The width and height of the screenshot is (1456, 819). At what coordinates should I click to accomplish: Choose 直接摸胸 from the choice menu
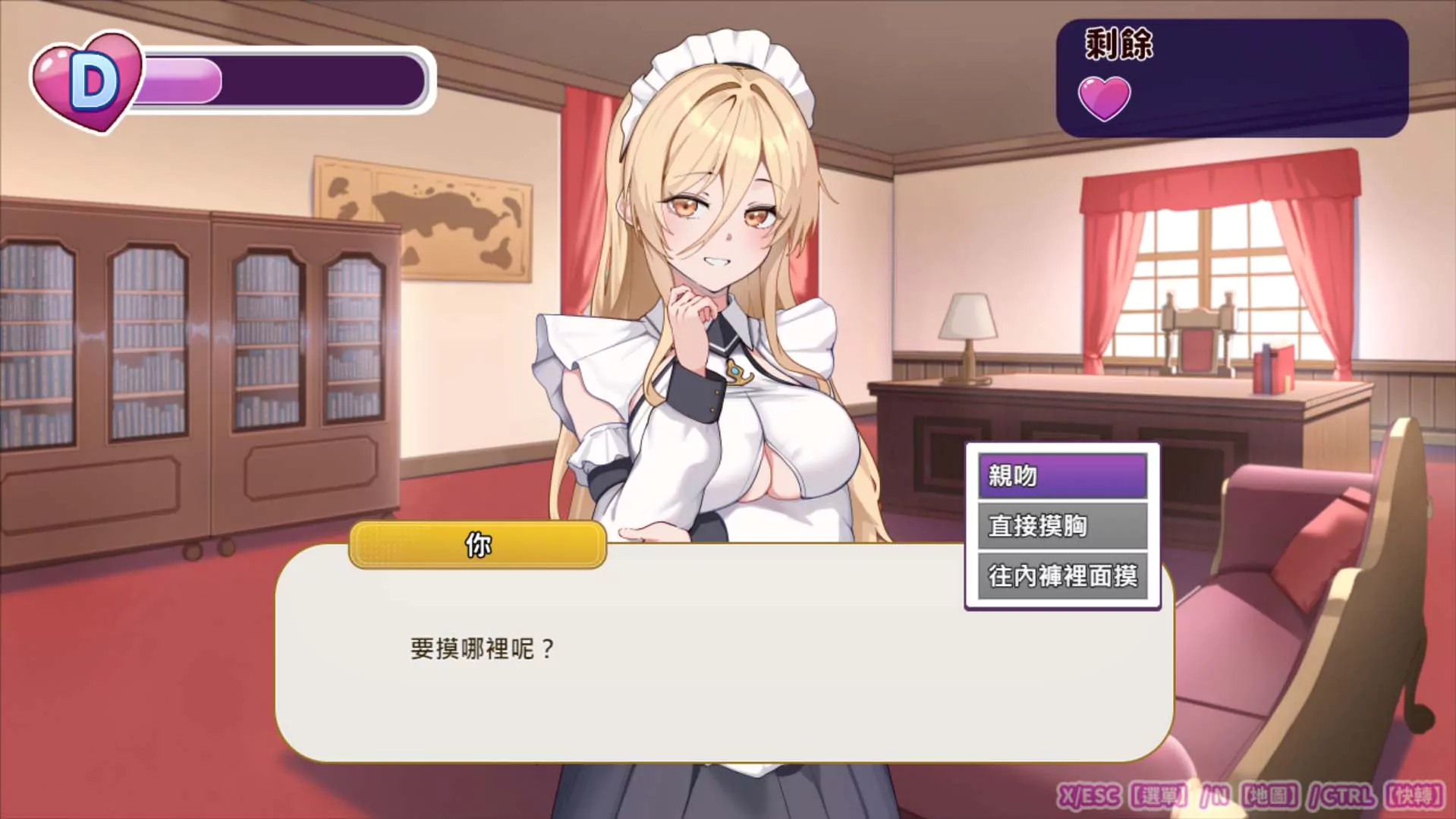click(1062, 525)
